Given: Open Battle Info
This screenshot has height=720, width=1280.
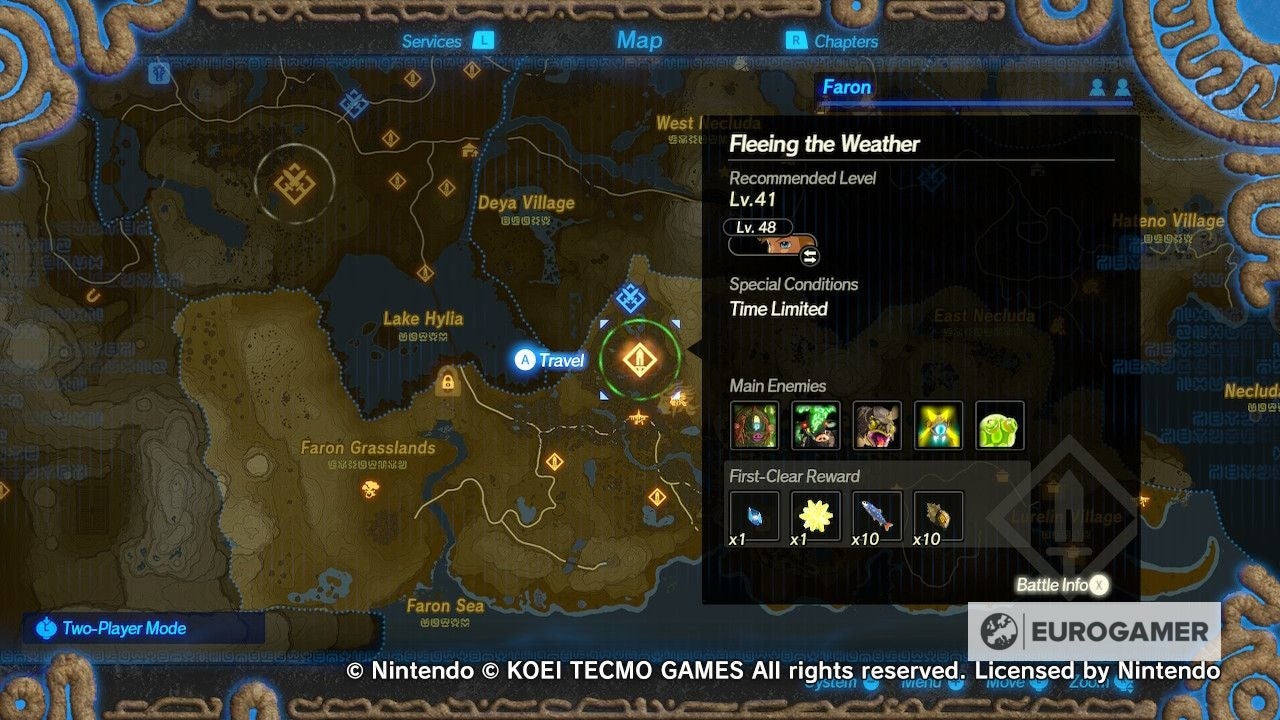Looking at the screenshot, I should click(1060, 584).
